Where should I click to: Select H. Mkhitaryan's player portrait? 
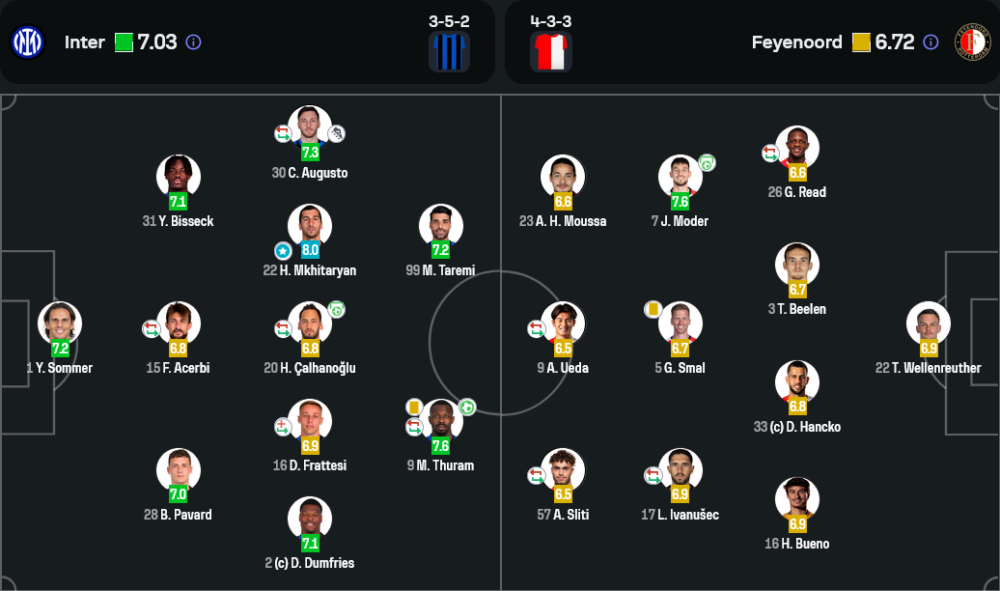point(310,227)
